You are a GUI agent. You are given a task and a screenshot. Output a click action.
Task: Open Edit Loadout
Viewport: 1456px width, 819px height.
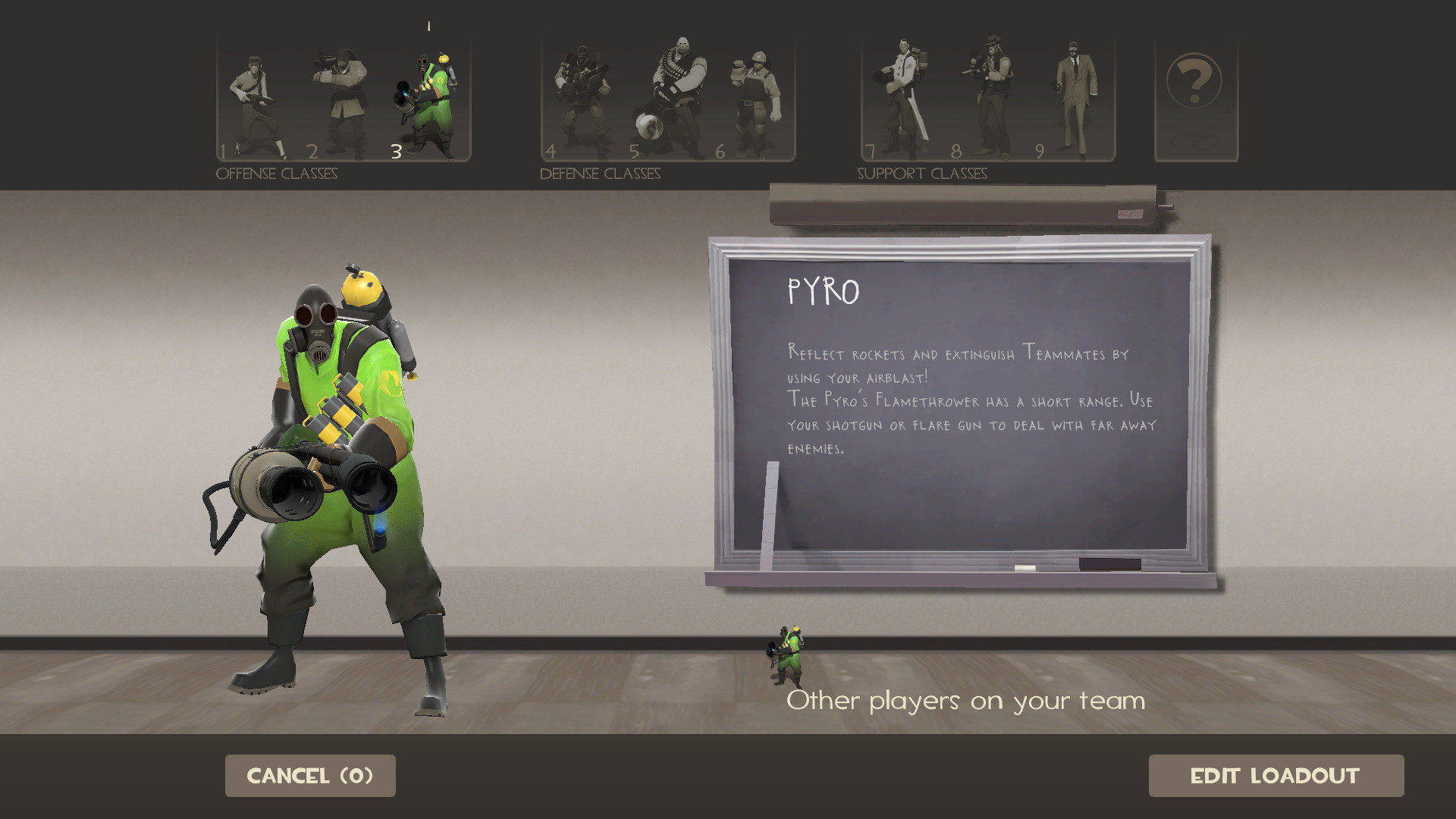[x=1276, y=776]
